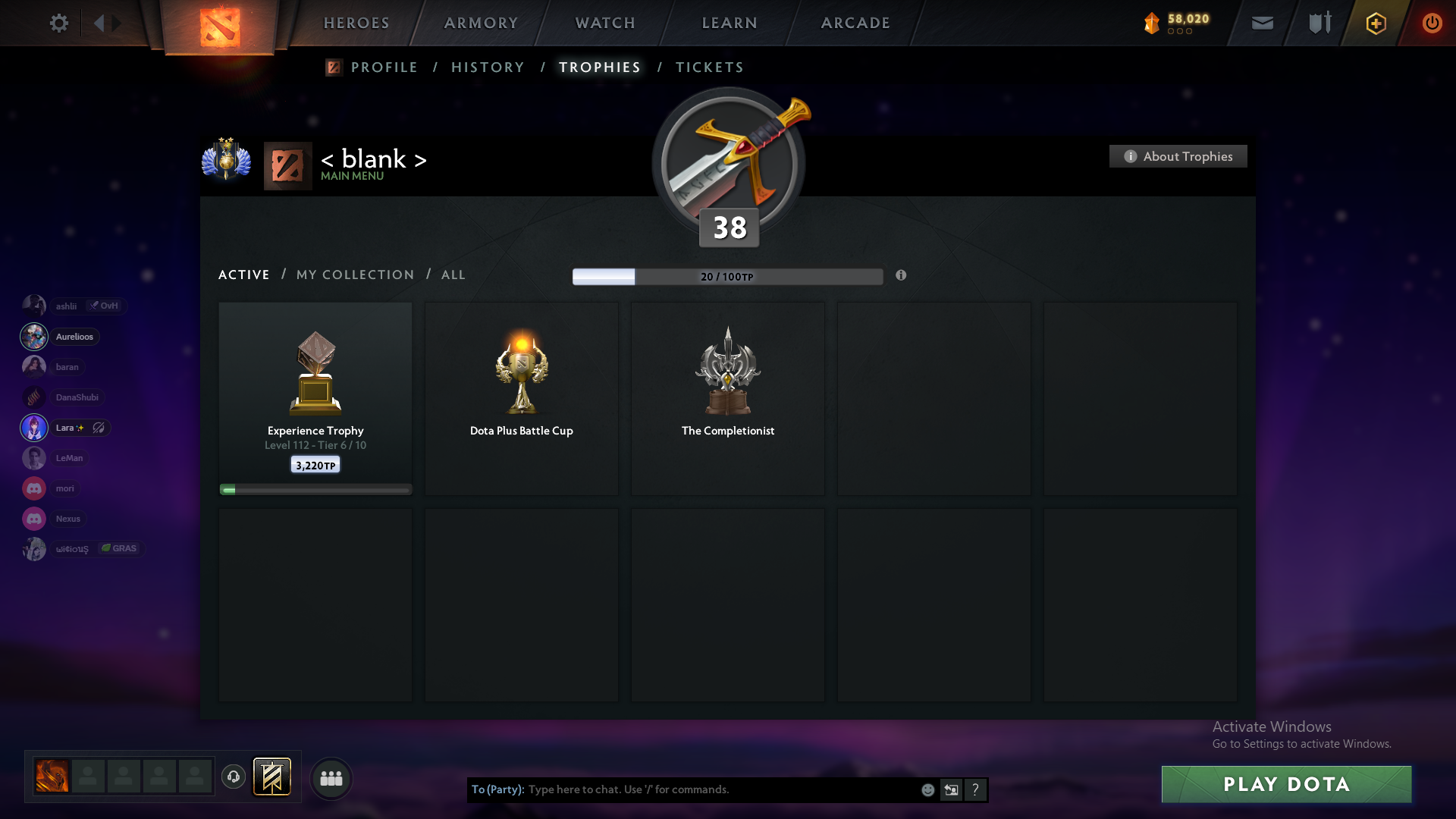
Task: Click the About Trophies button
Action: click(x=1177, y=156)
